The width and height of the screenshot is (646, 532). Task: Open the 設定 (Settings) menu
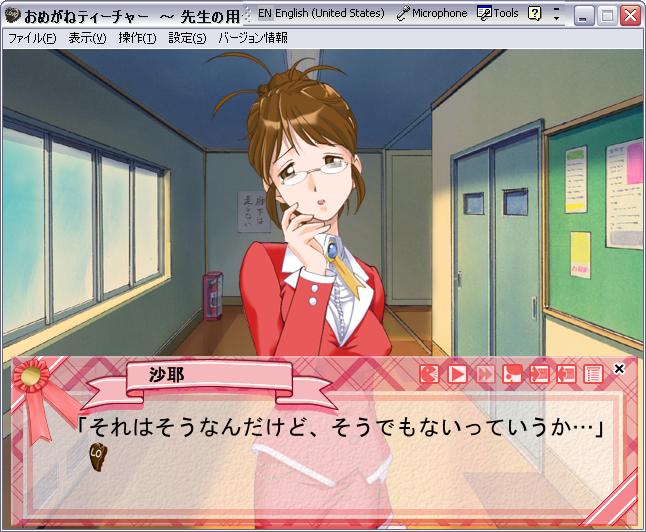click(x=187, y=38)
